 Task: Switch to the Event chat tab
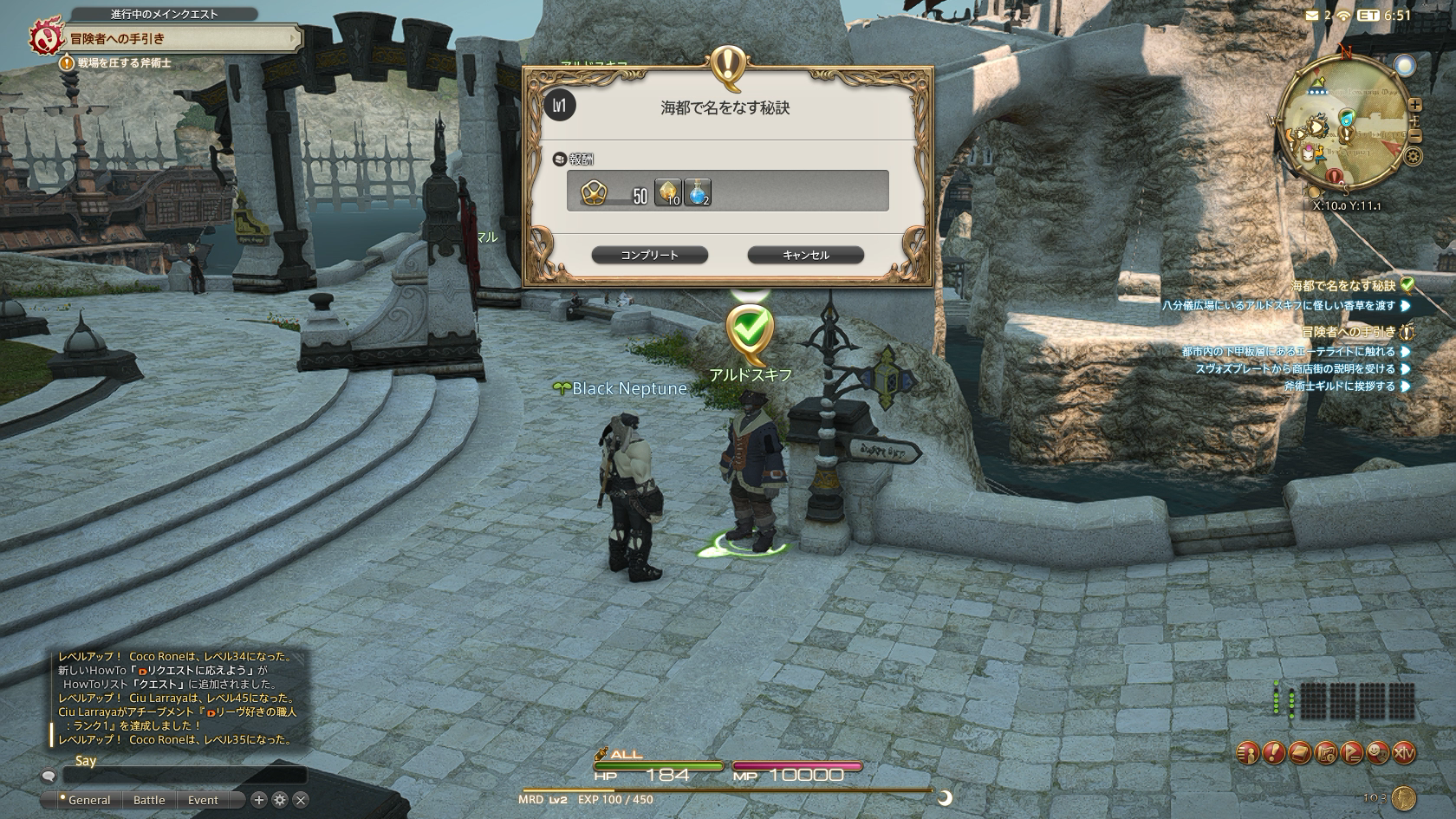tap(203, 800)
